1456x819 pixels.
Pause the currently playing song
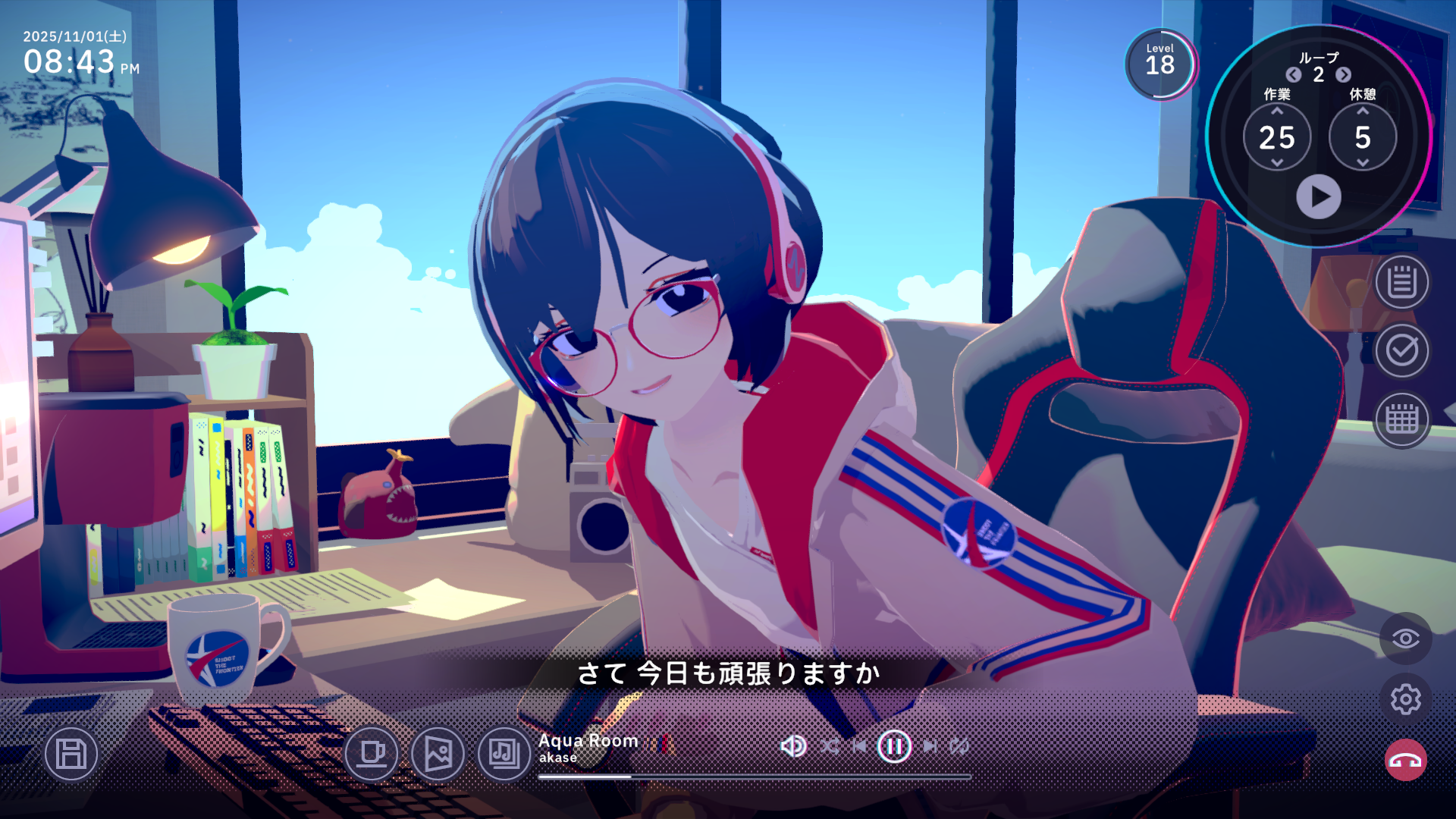(895, 745)
